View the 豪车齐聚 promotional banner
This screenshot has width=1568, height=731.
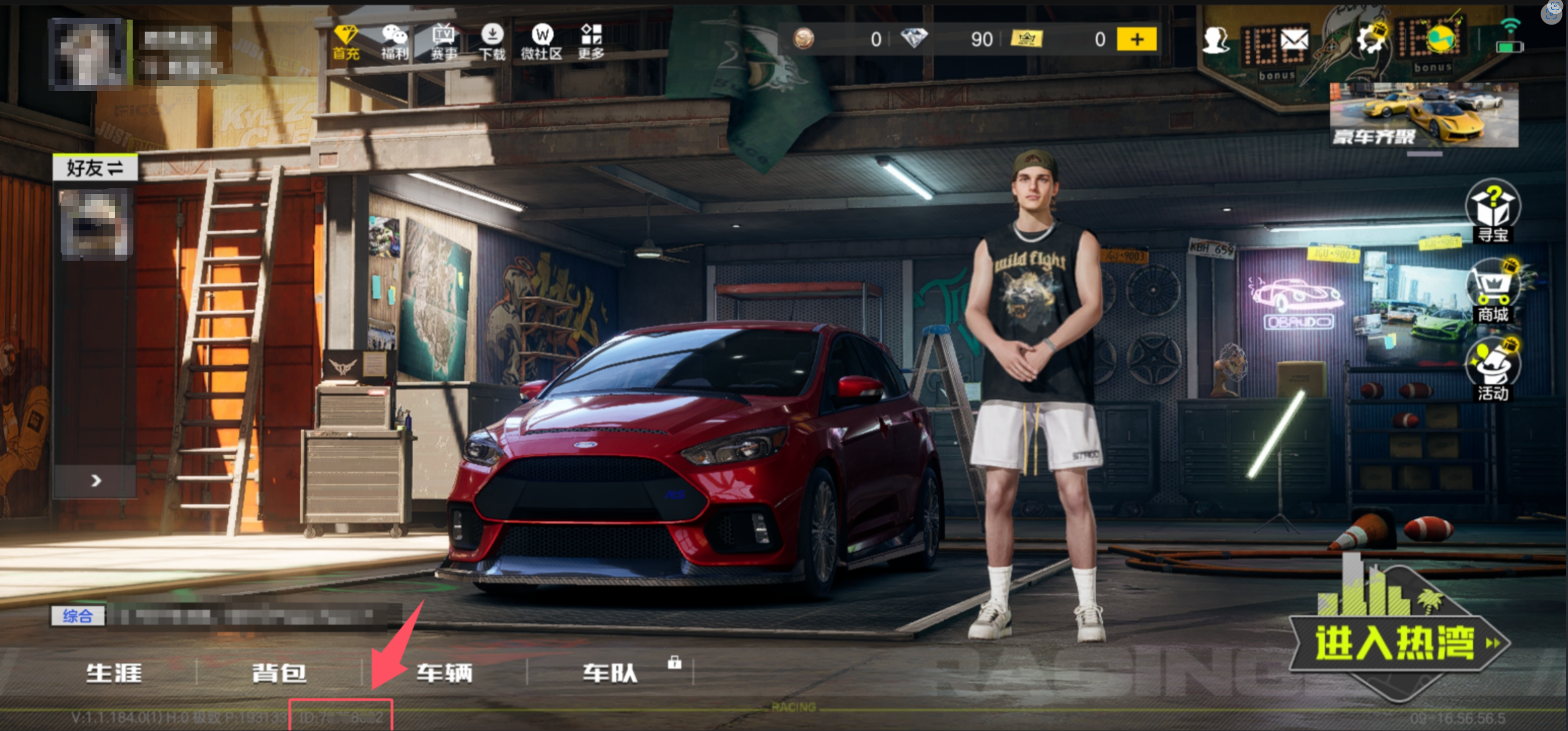[1423, 116]
